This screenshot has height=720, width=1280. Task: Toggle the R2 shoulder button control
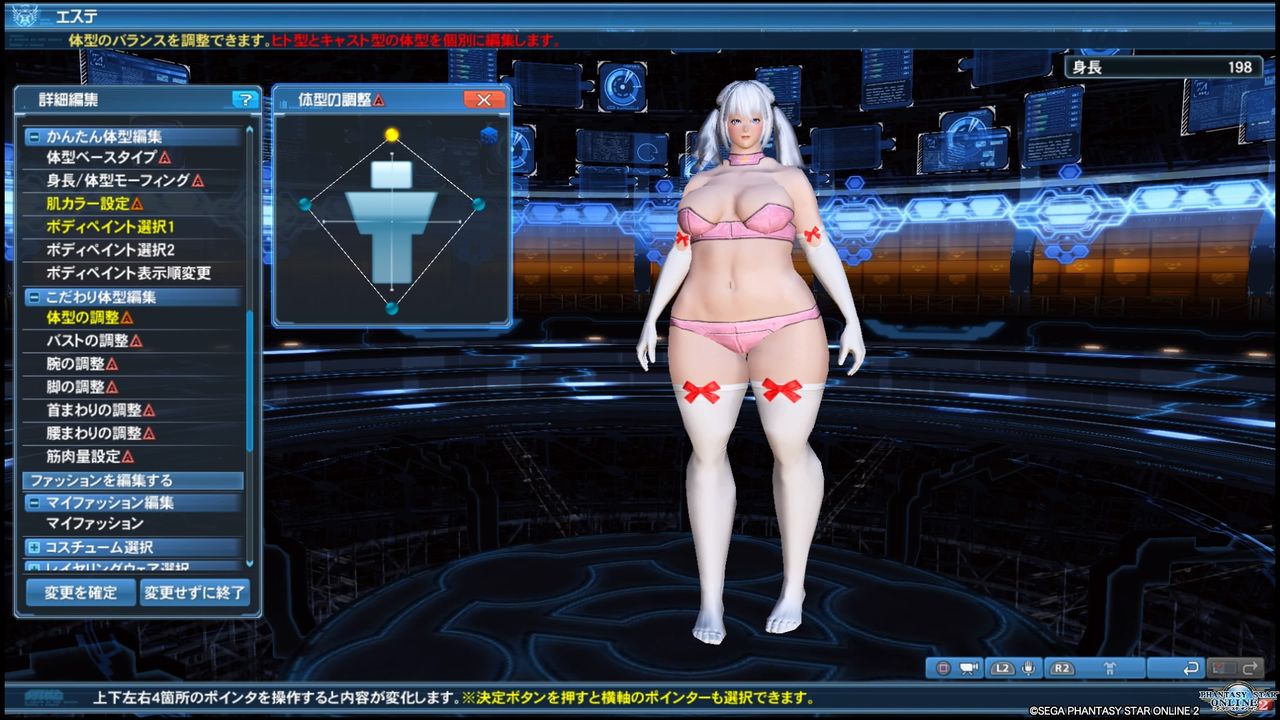pos(1062,668)
